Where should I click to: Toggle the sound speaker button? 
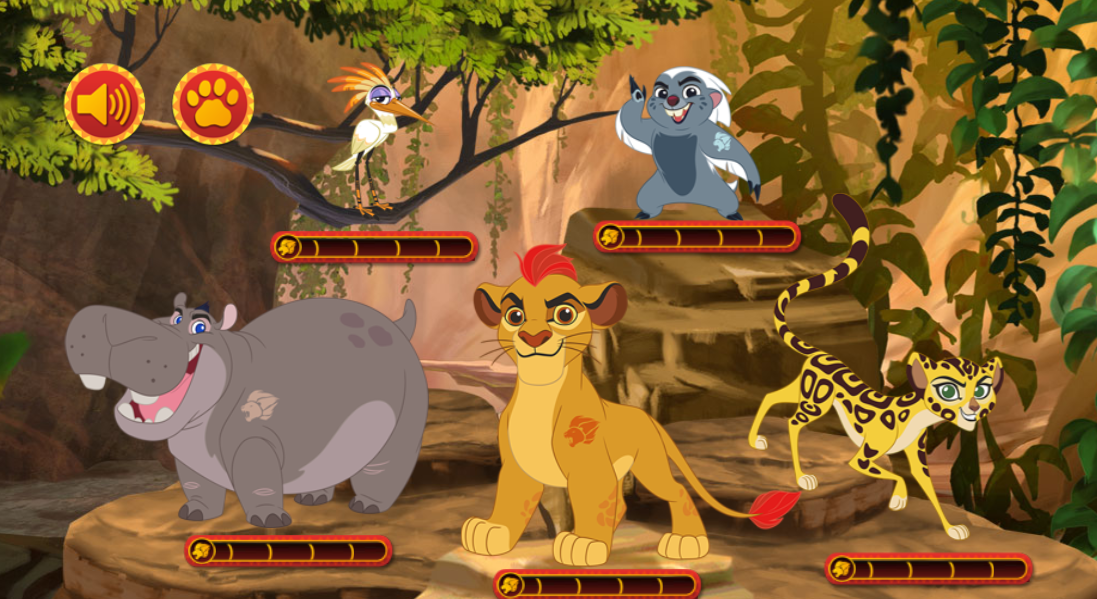coord(104,104)
